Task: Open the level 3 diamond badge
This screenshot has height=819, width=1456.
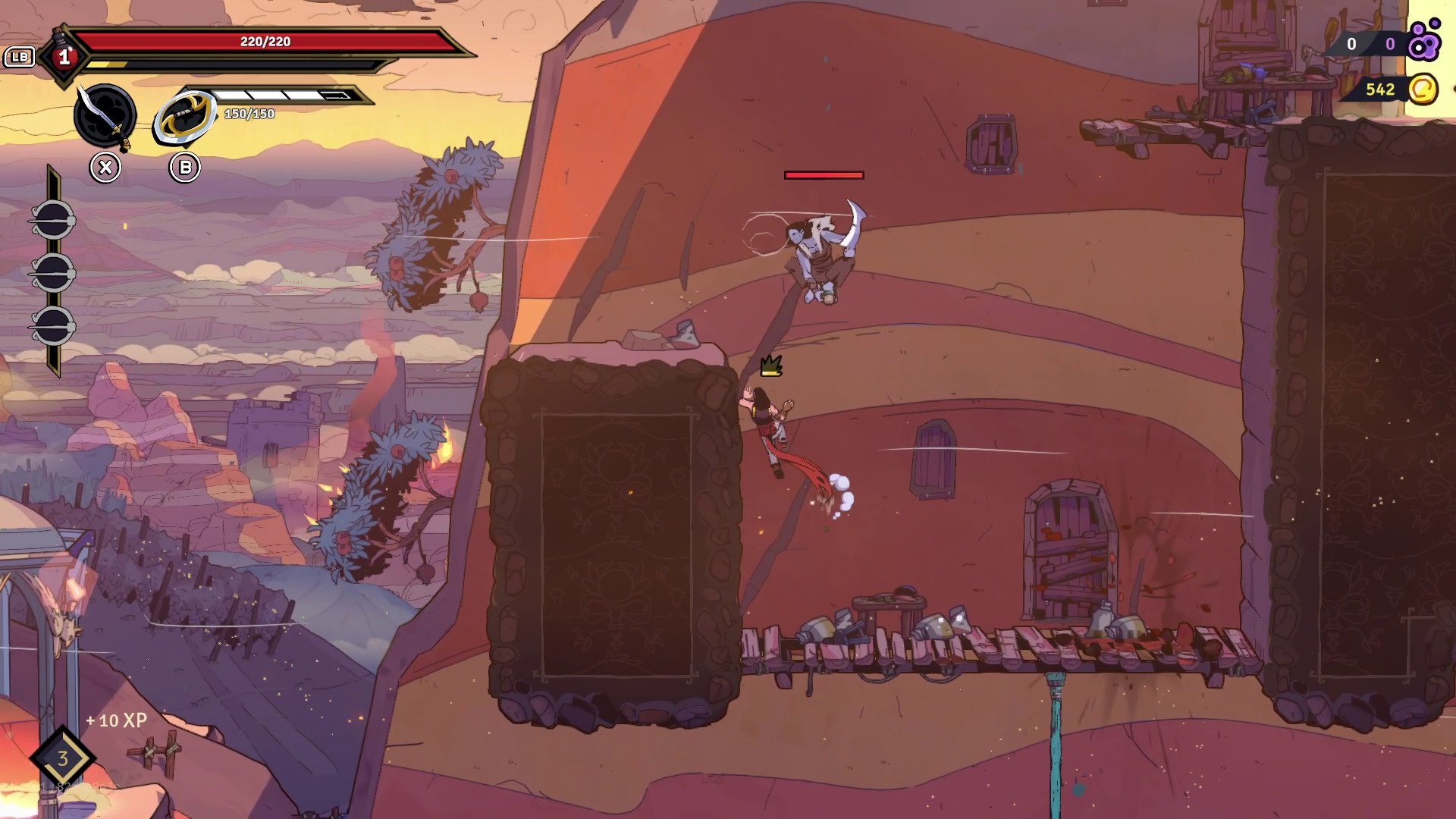Action: pos(62,758)
